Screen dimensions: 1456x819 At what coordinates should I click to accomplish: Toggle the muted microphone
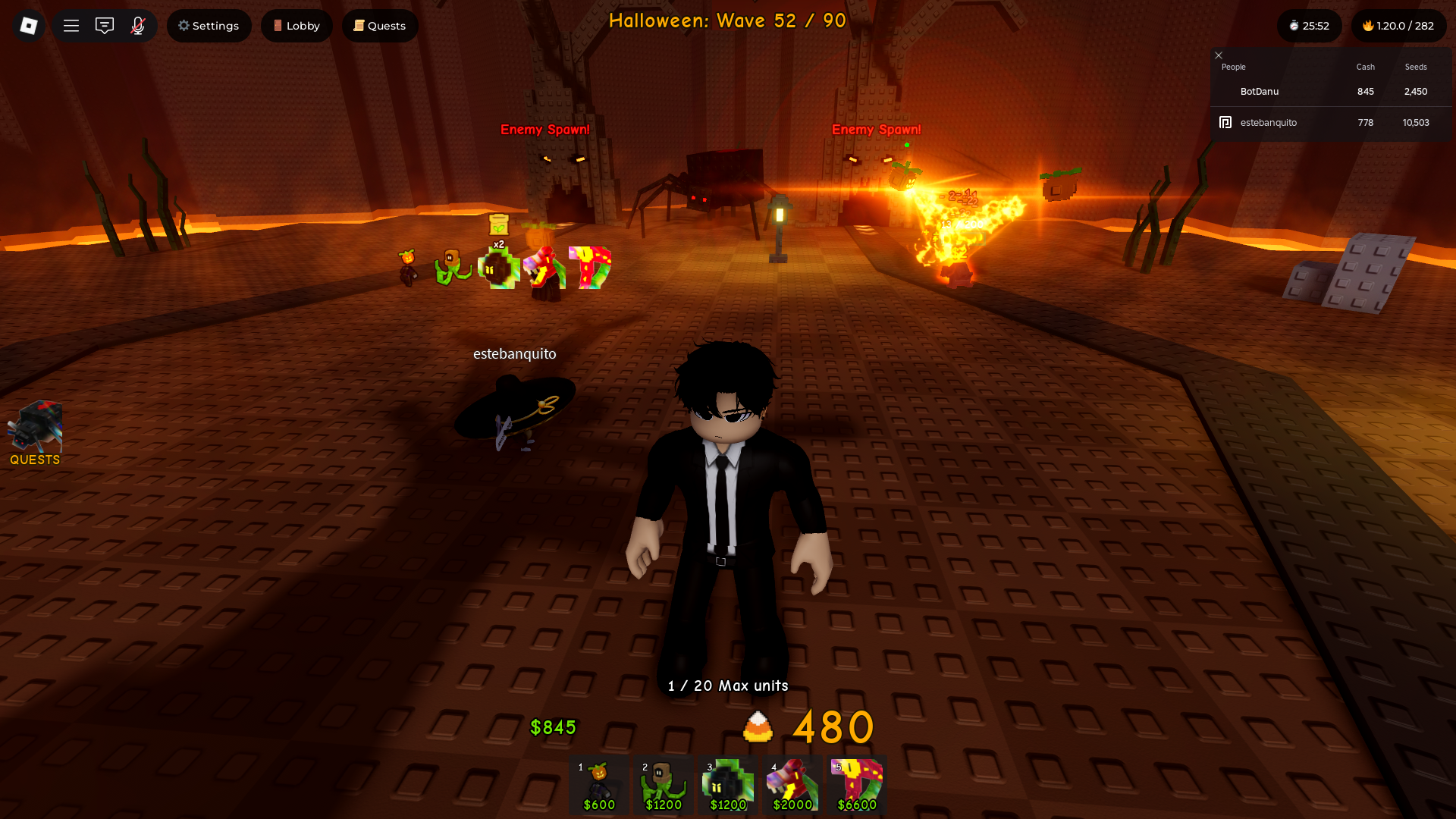[138, 26]
